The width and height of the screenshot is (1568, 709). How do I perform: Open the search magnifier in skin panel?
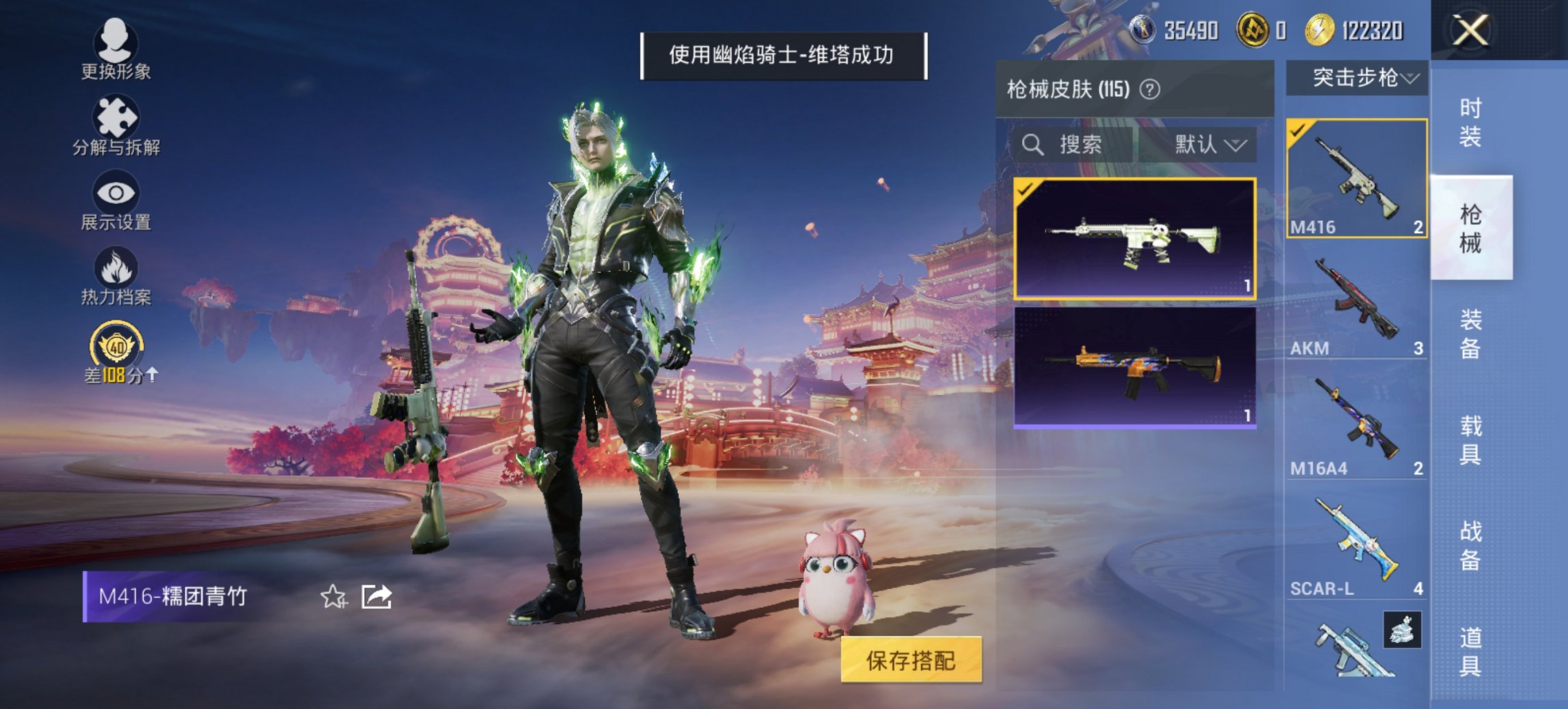[x=1032, y=144]
